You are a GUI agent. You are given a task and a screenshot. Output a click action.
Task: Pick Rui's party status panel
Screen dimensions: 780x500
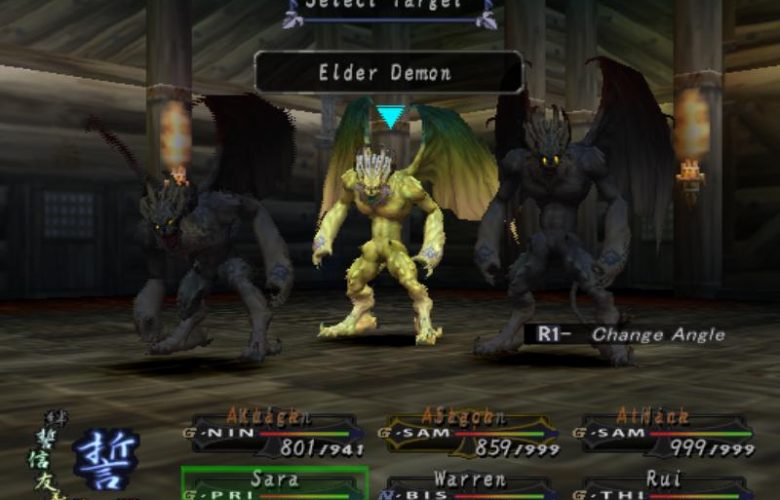point(664,484)
